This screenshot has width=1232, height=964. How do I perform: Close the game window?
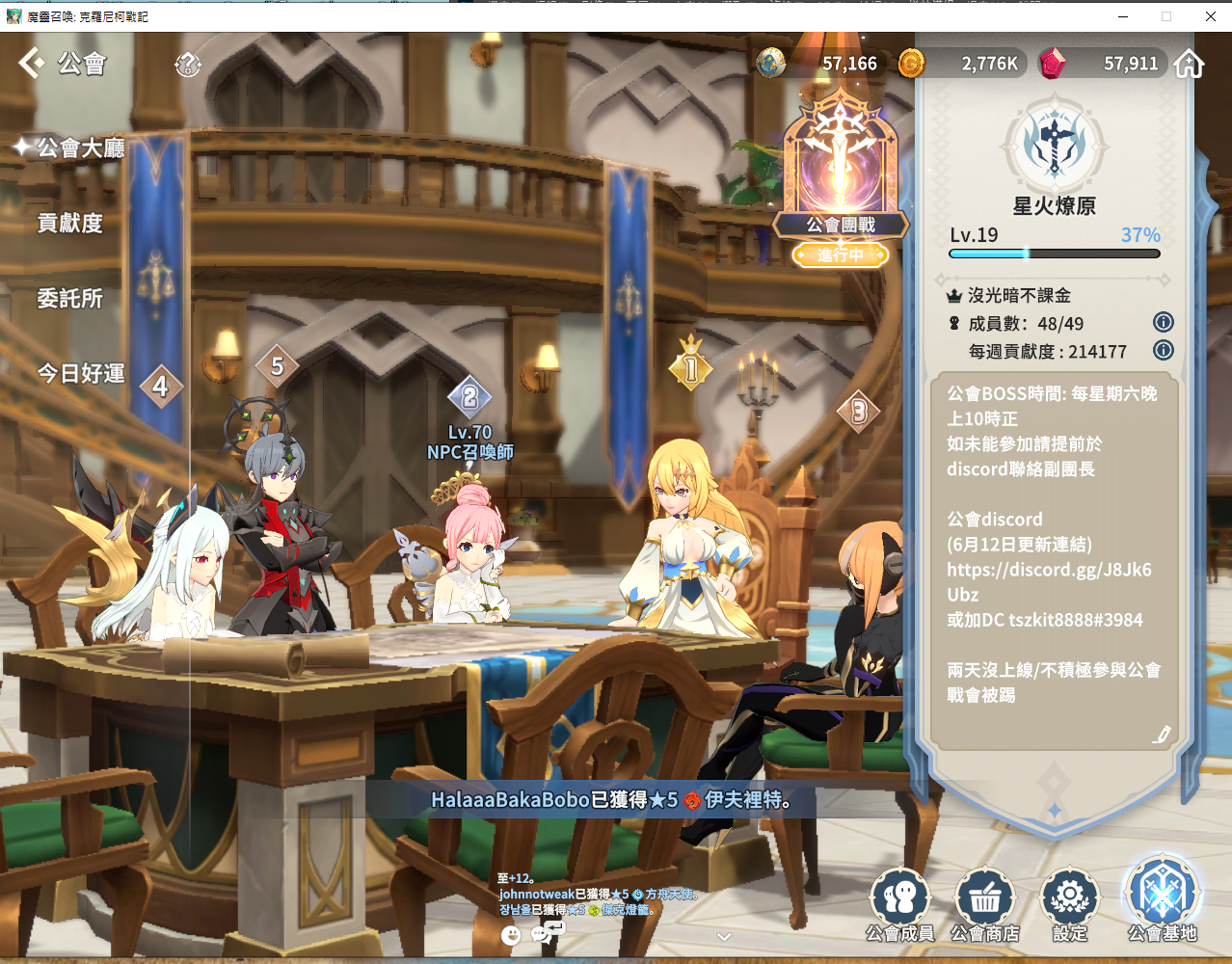click(1211, 16)
